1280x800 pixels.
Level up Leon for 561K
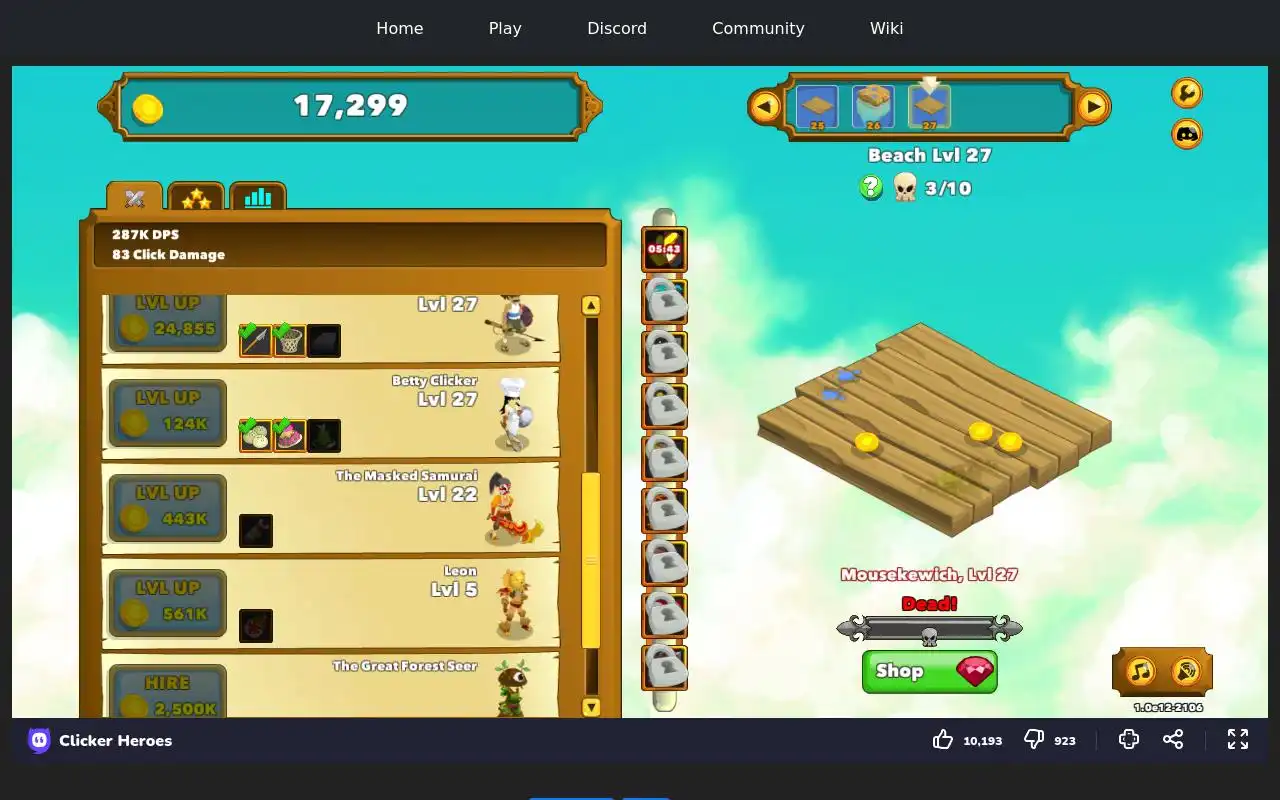(167, 602)
